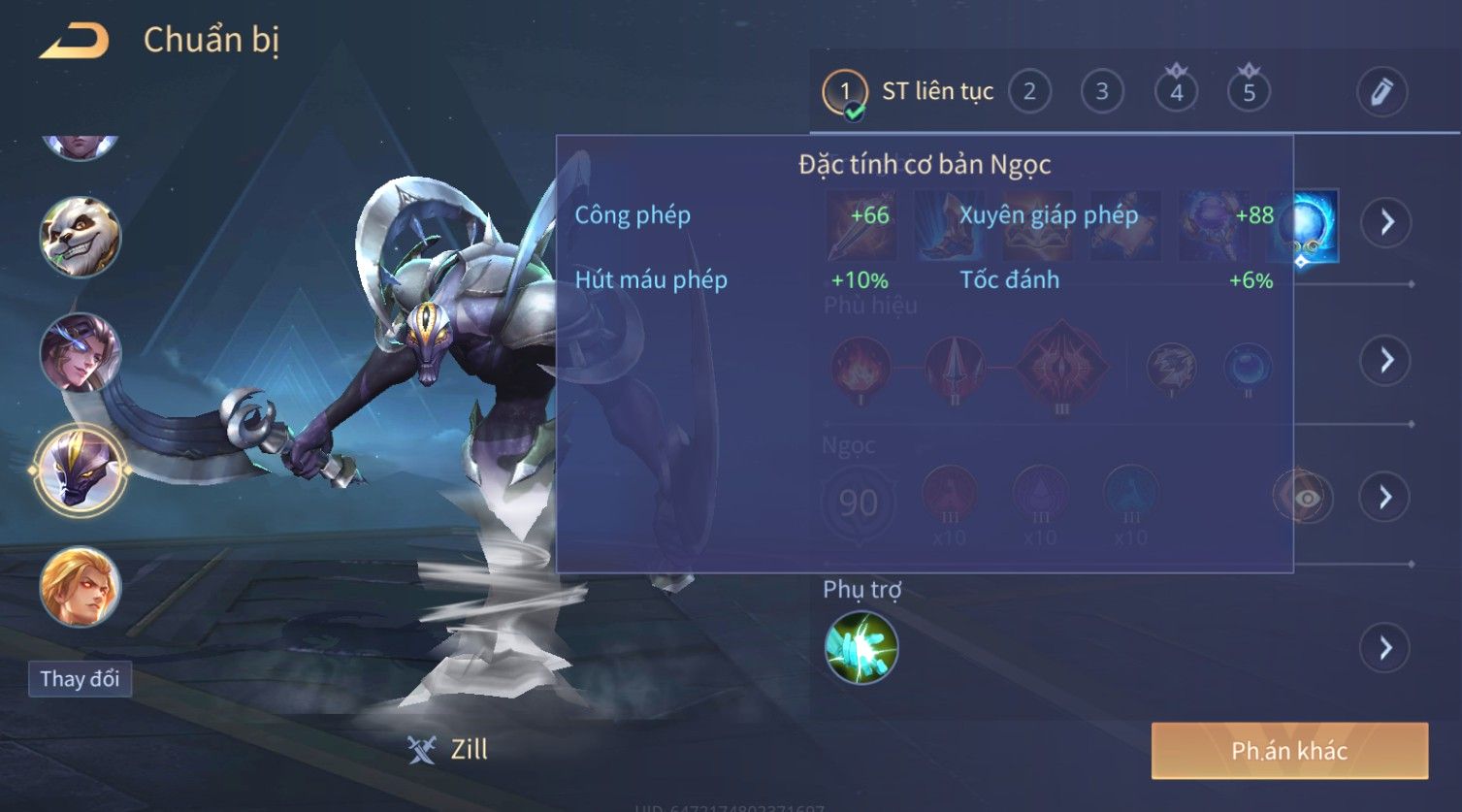
Task: Select build preset number 2
Action: click(1029, 92)
